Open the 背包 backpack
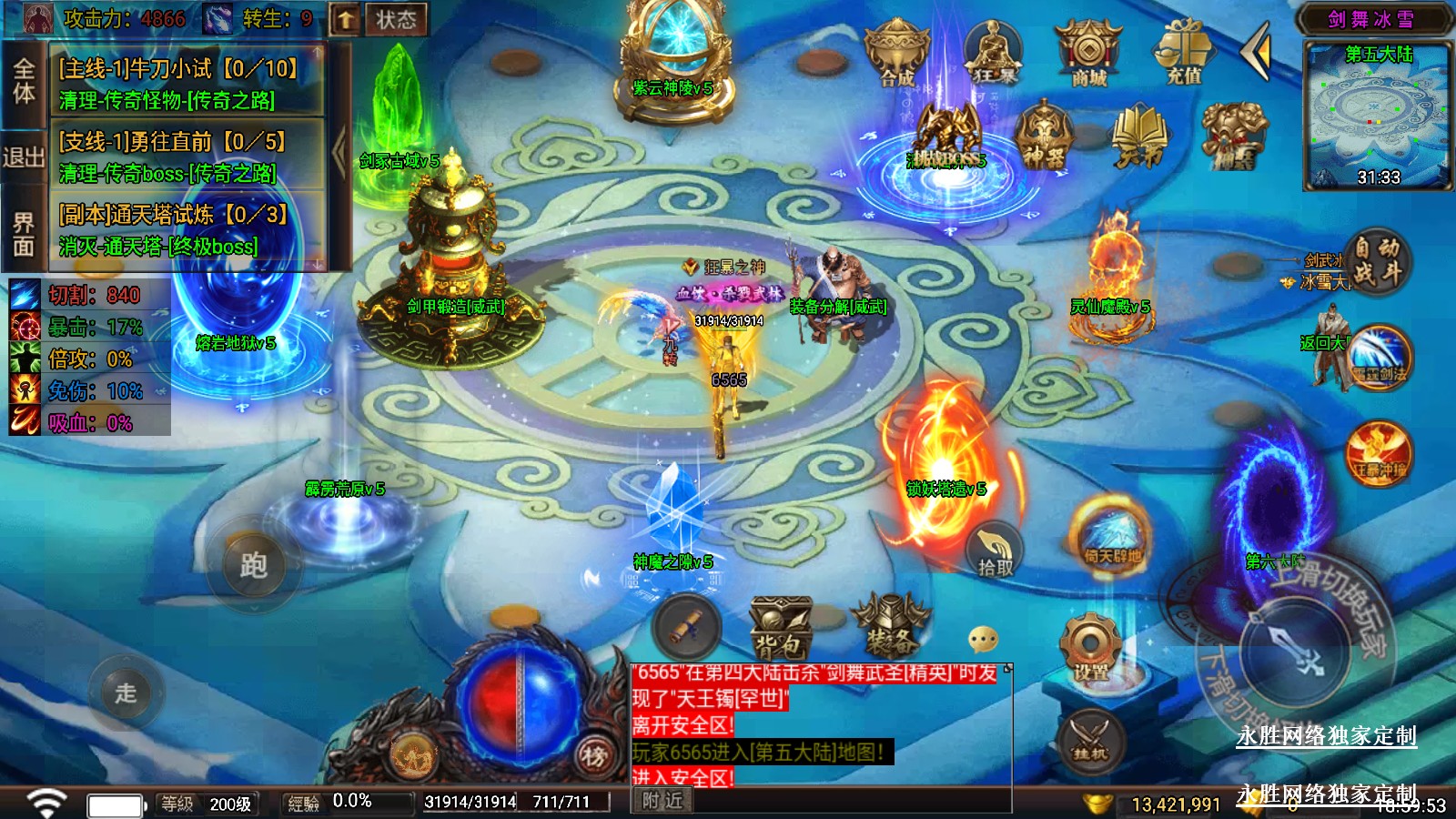 (780, 628)
